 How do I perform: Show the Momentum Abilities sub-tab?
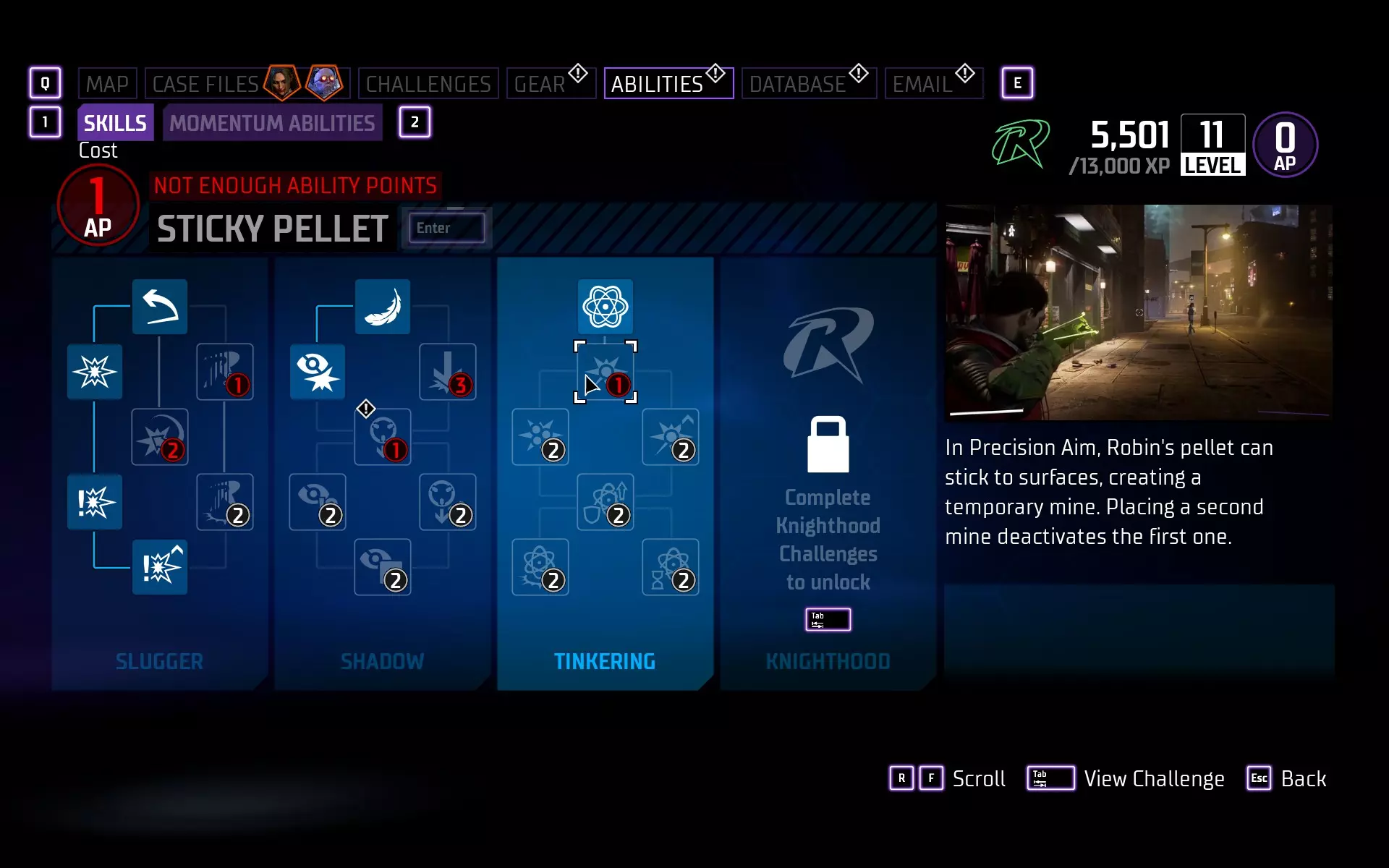pos(272,123)
